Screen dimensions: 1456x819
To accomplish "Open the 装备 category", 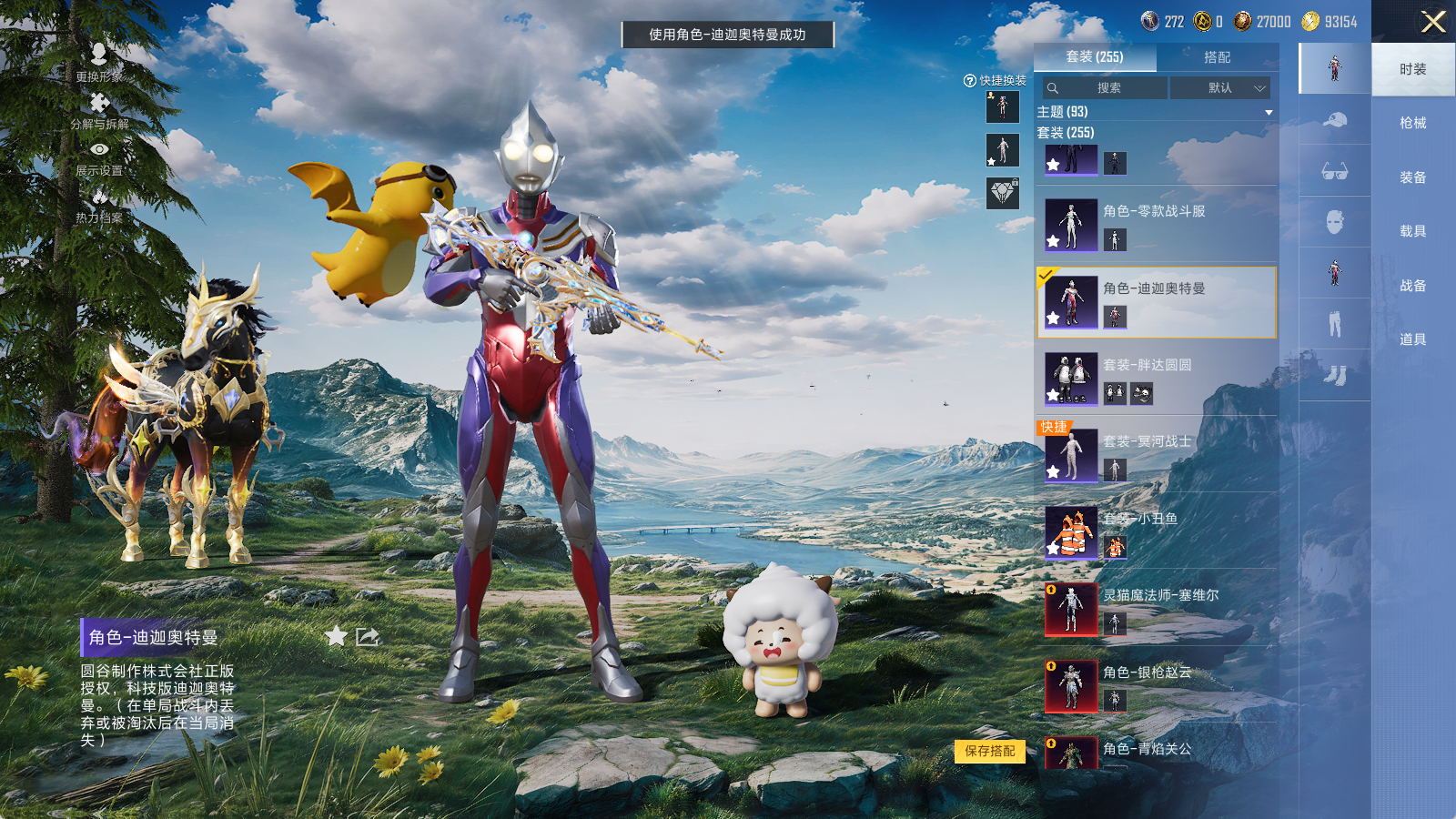I will pos(1412,177).
